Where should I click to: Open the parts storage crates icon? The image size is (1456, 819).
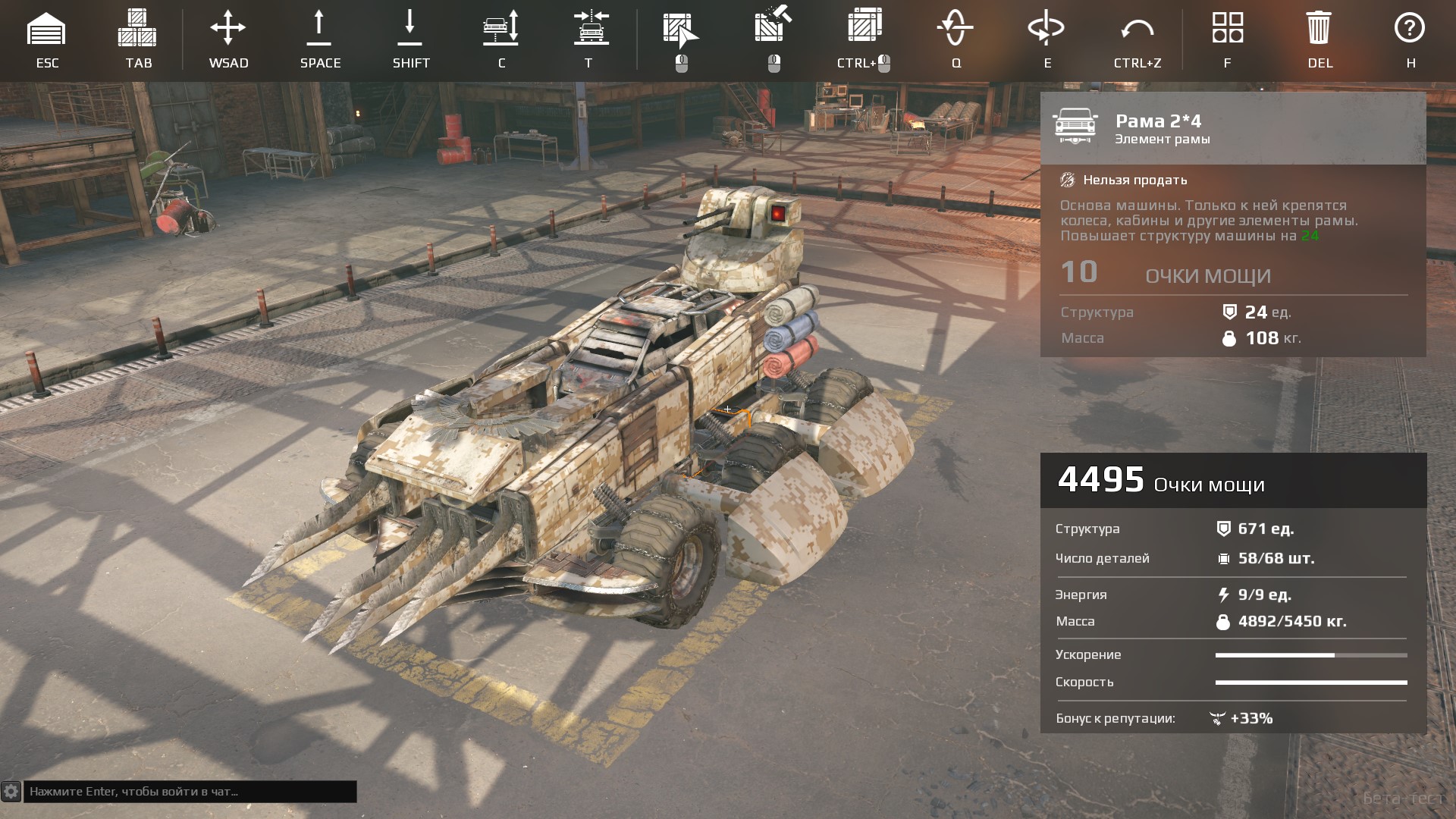click(137, 29)
